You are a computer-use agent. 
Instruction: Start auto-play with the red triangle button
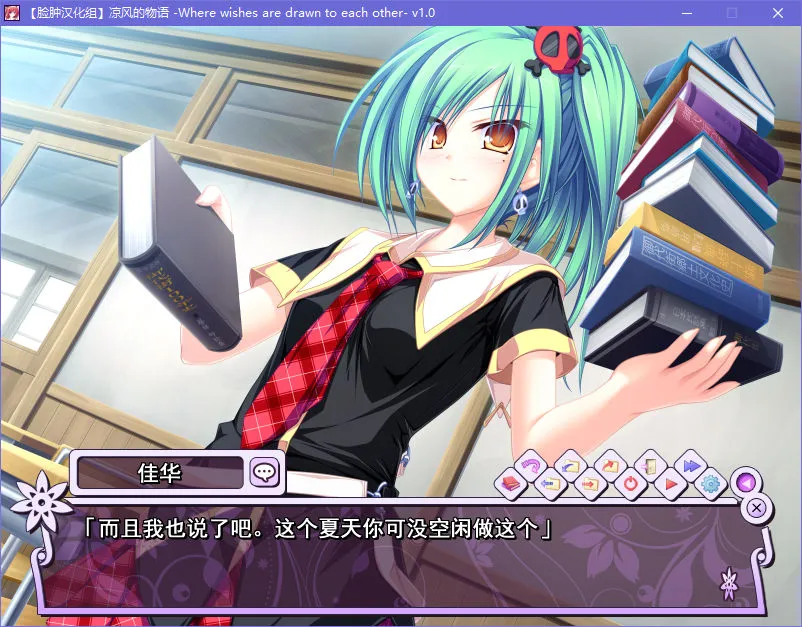(x=671, y=484)
